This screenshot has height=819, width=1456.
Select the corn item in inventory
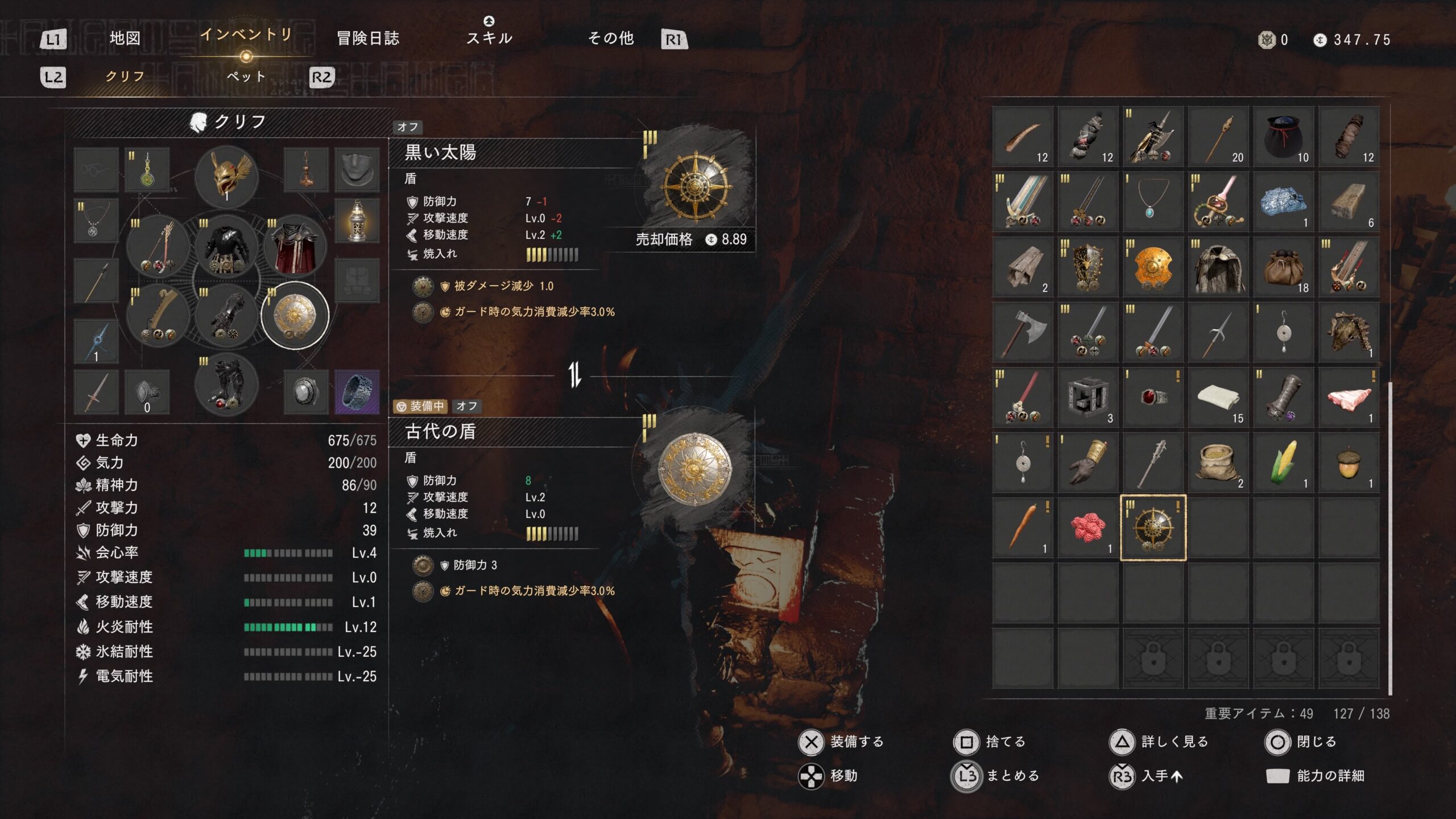[1284, 462]
